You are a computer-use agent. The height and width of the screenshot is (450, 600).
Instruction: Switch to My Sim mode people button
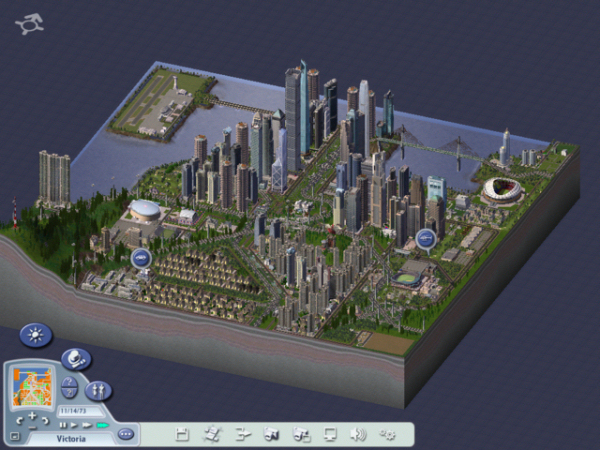[x=98, y=390]
